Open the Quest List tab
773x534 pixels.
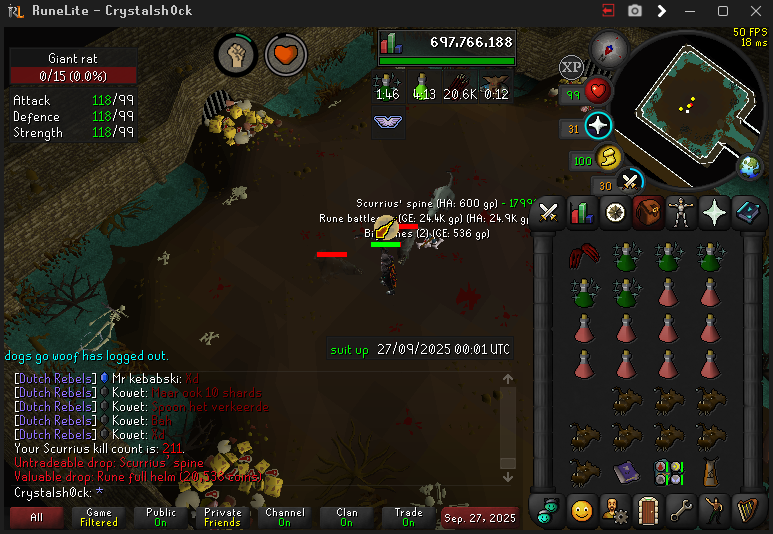tap(615, 212)
